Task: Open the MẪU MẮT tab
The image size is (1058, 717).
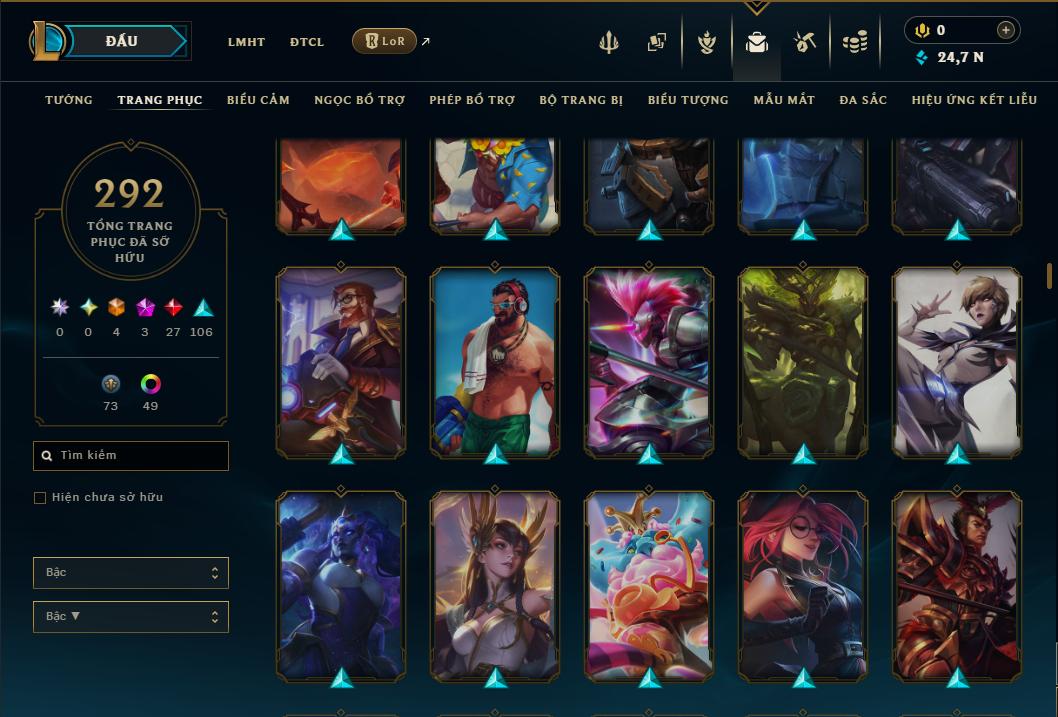Action: [x=784, y=100]
